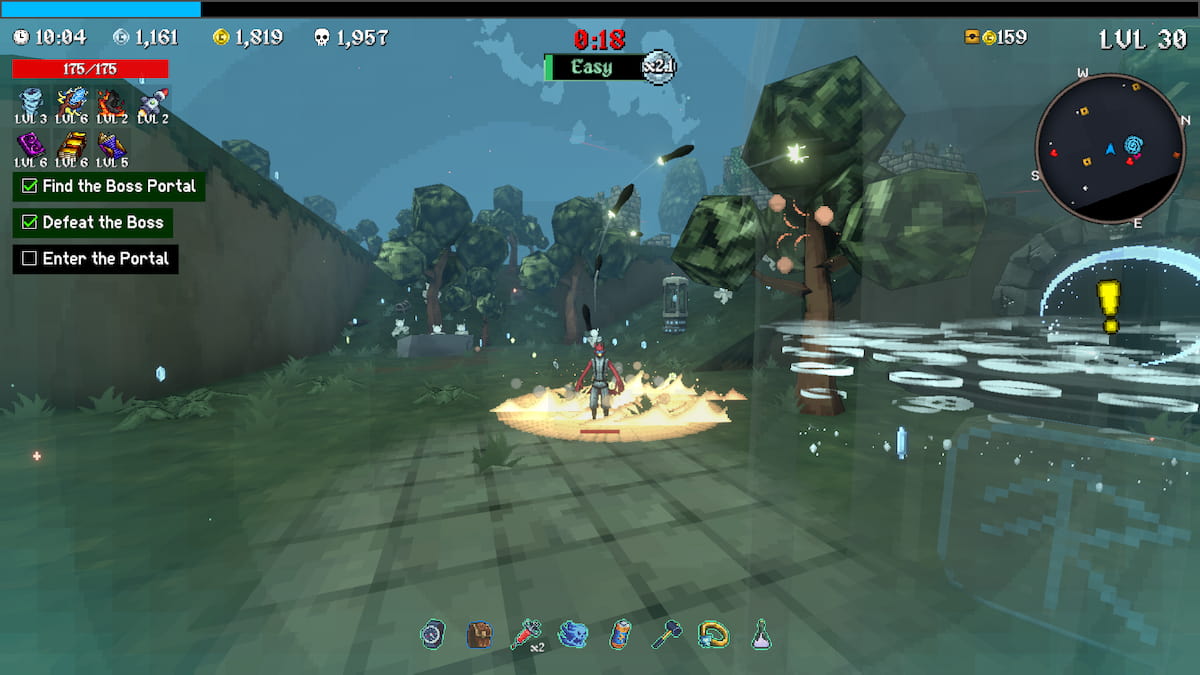Pick the purple spellbook tome icon
Image resolution: width=1200 pixels, height=675 pixels.
click(30, 144)
